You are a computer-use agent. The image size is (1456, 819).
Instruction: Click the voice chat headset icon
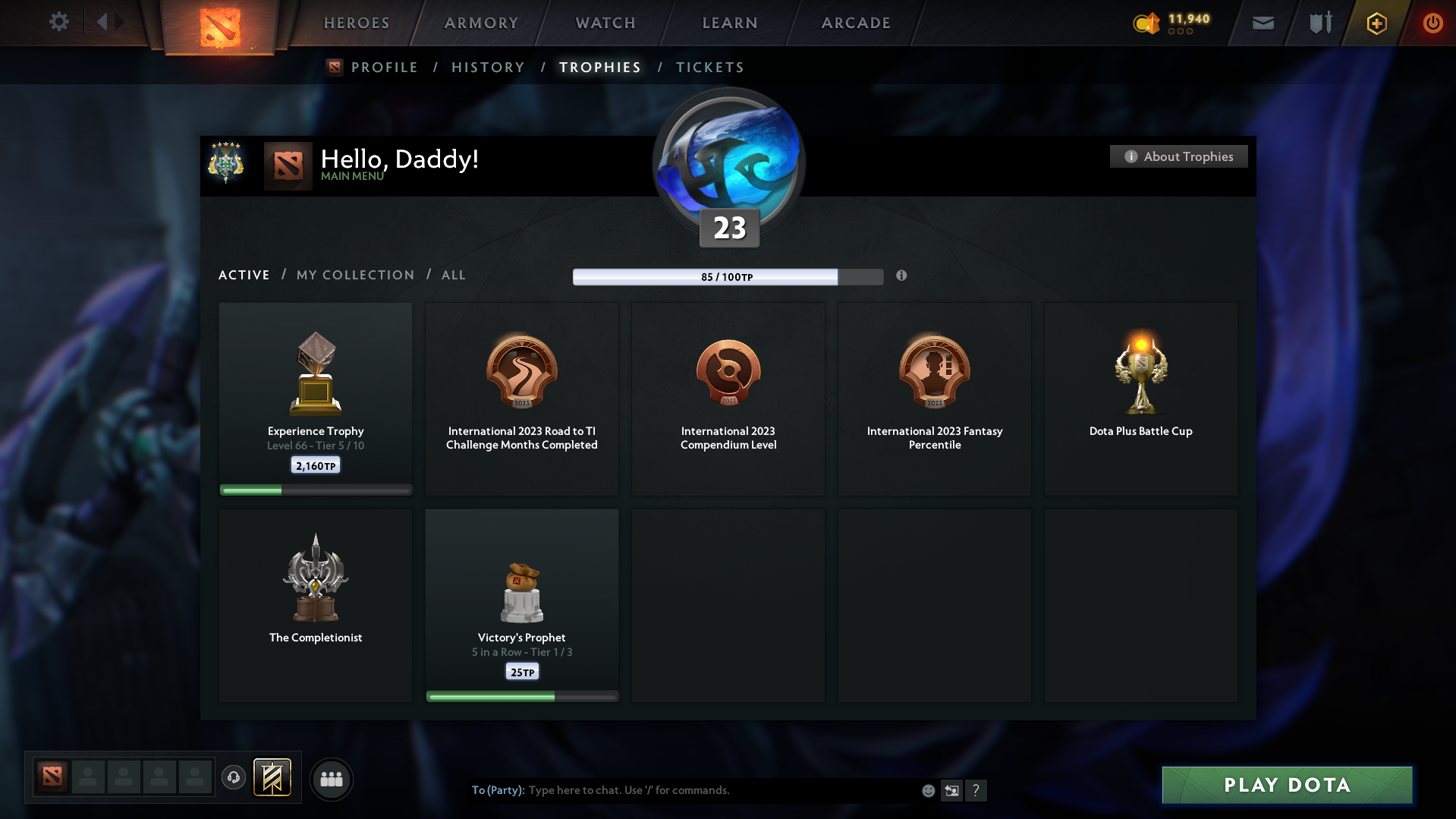[x=233, y=778]
